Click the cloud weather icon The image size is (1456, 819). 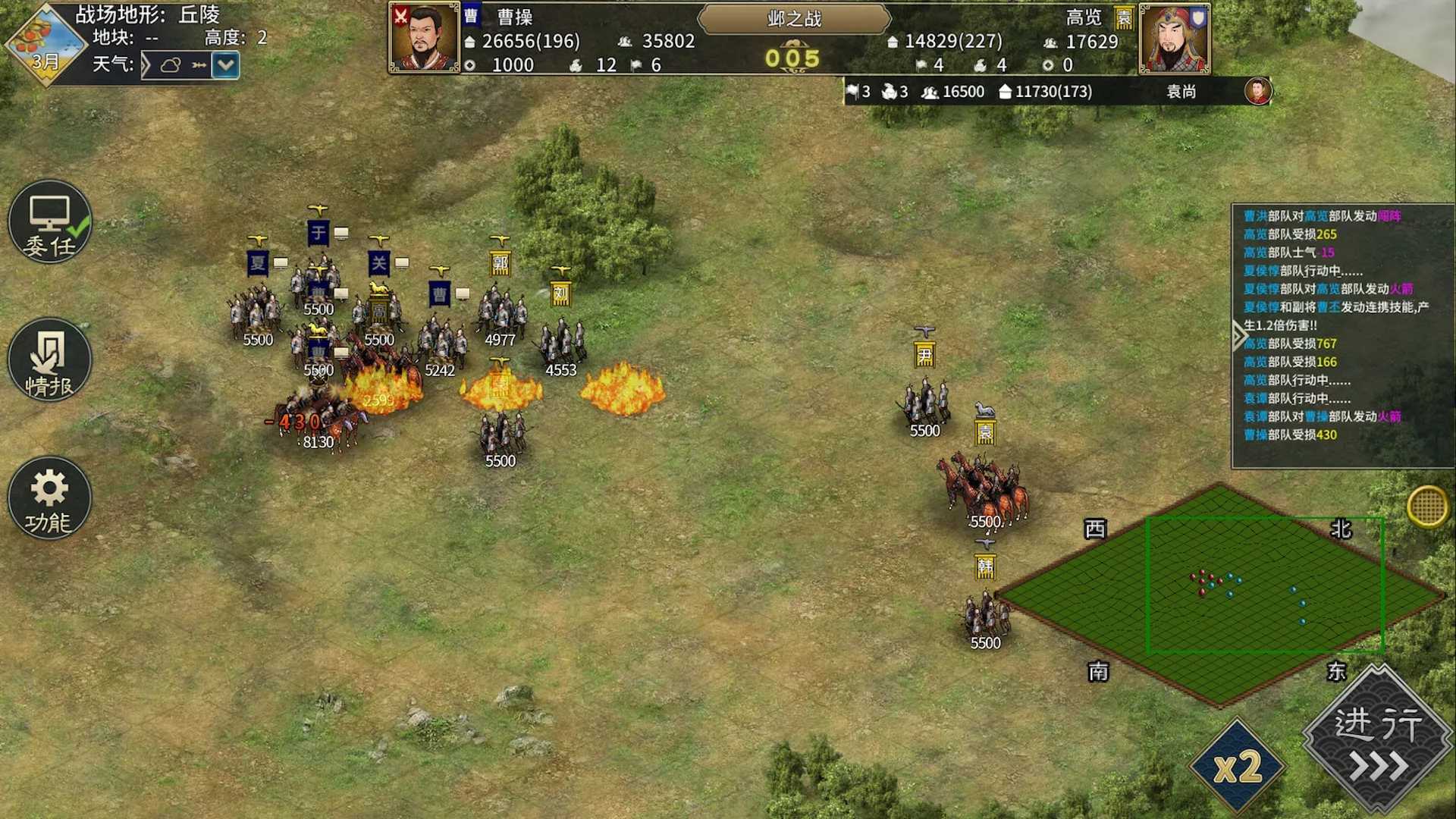point(173,66)
